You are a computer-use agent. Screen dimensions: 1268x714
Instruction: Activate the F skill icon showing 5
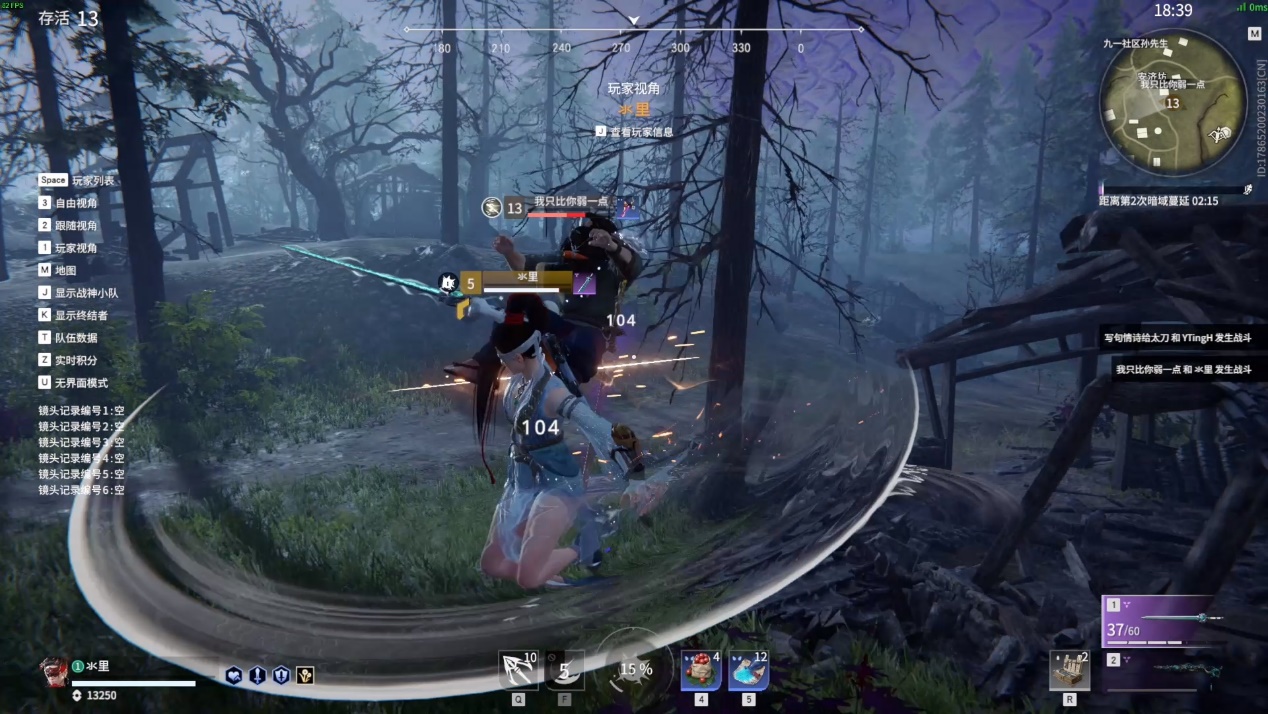565,670
